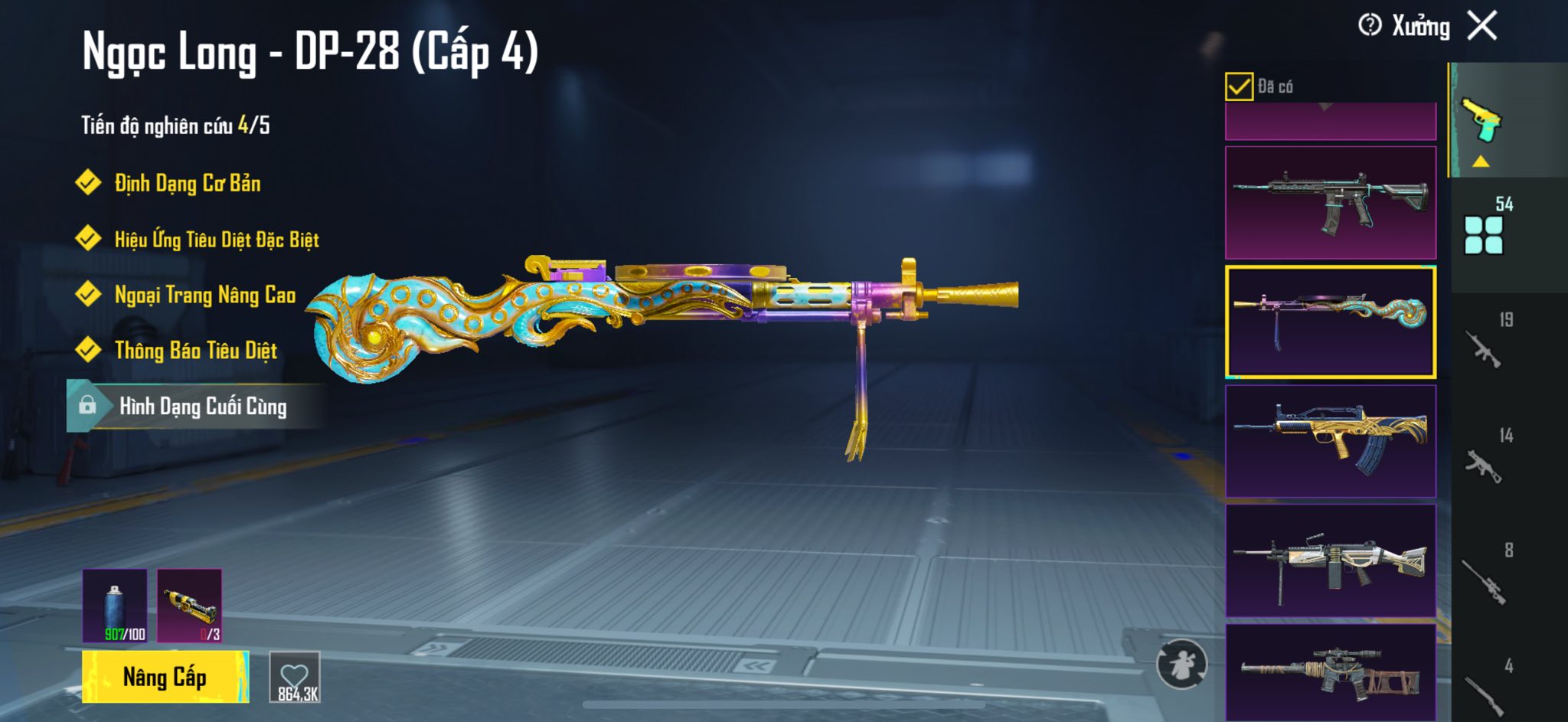Select the Ngọc Long DP-28 skin thumbnail
The width and height of the screenshot is (1568, 722).
pos(1331,322)
